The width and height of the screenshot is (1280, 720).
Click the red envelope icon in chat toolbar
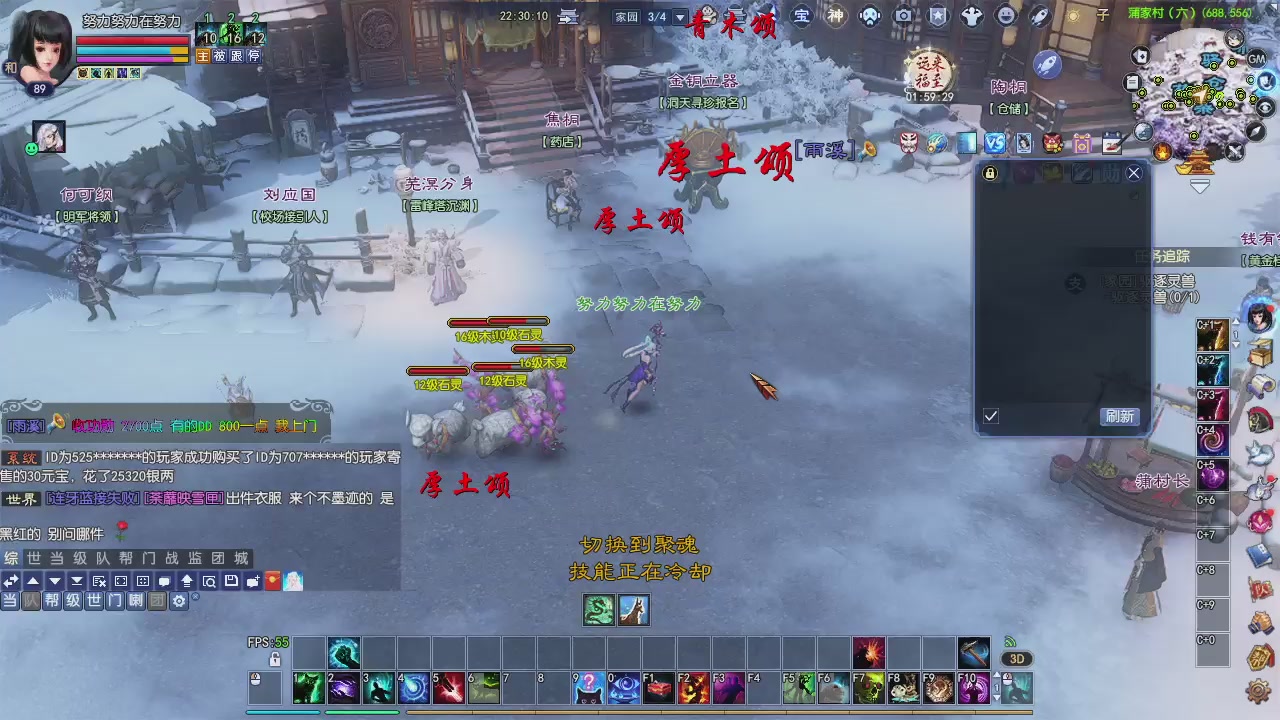(272, 581)
